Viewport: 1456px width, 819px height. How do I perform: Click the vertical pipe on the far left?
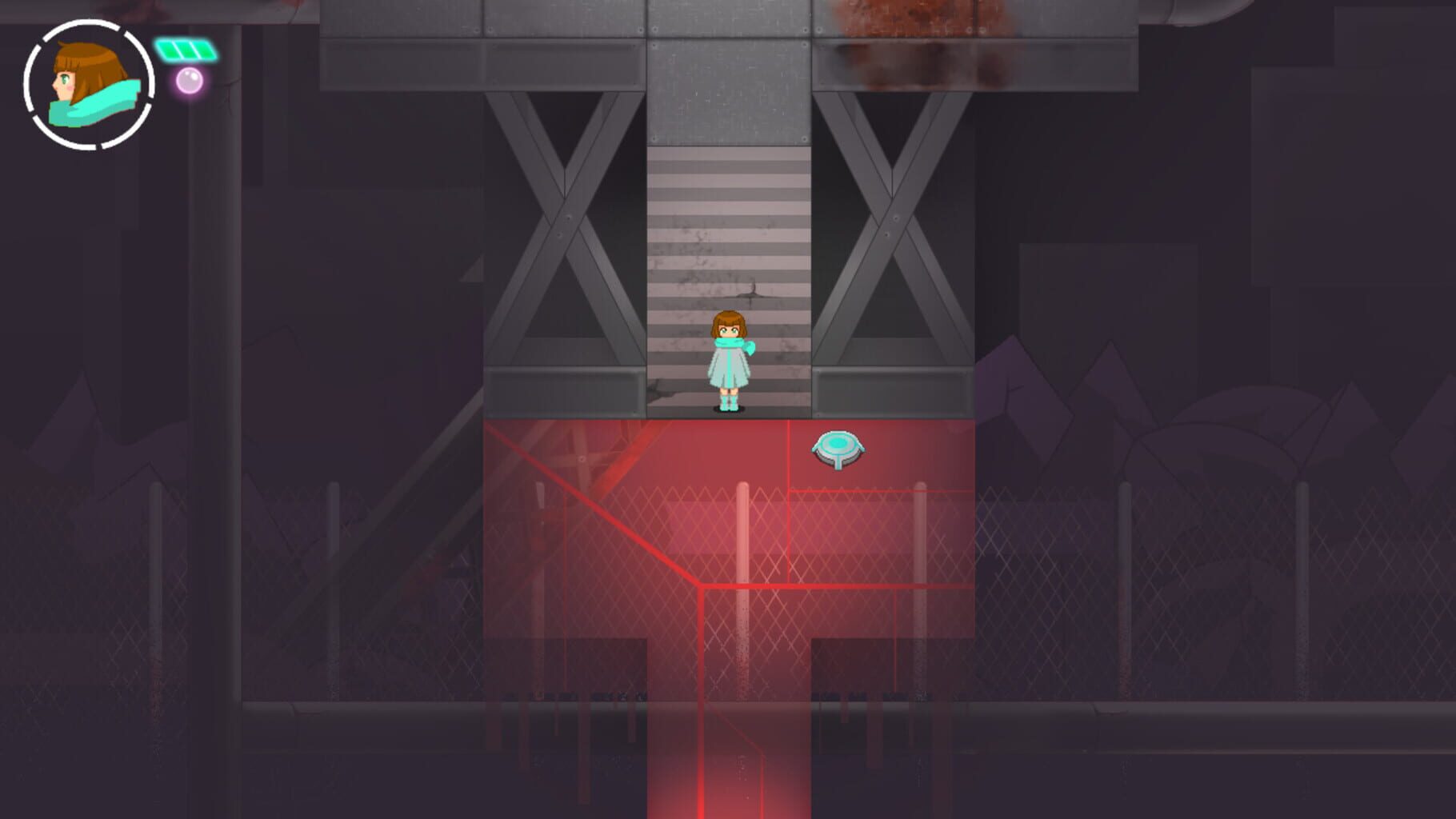214,320
